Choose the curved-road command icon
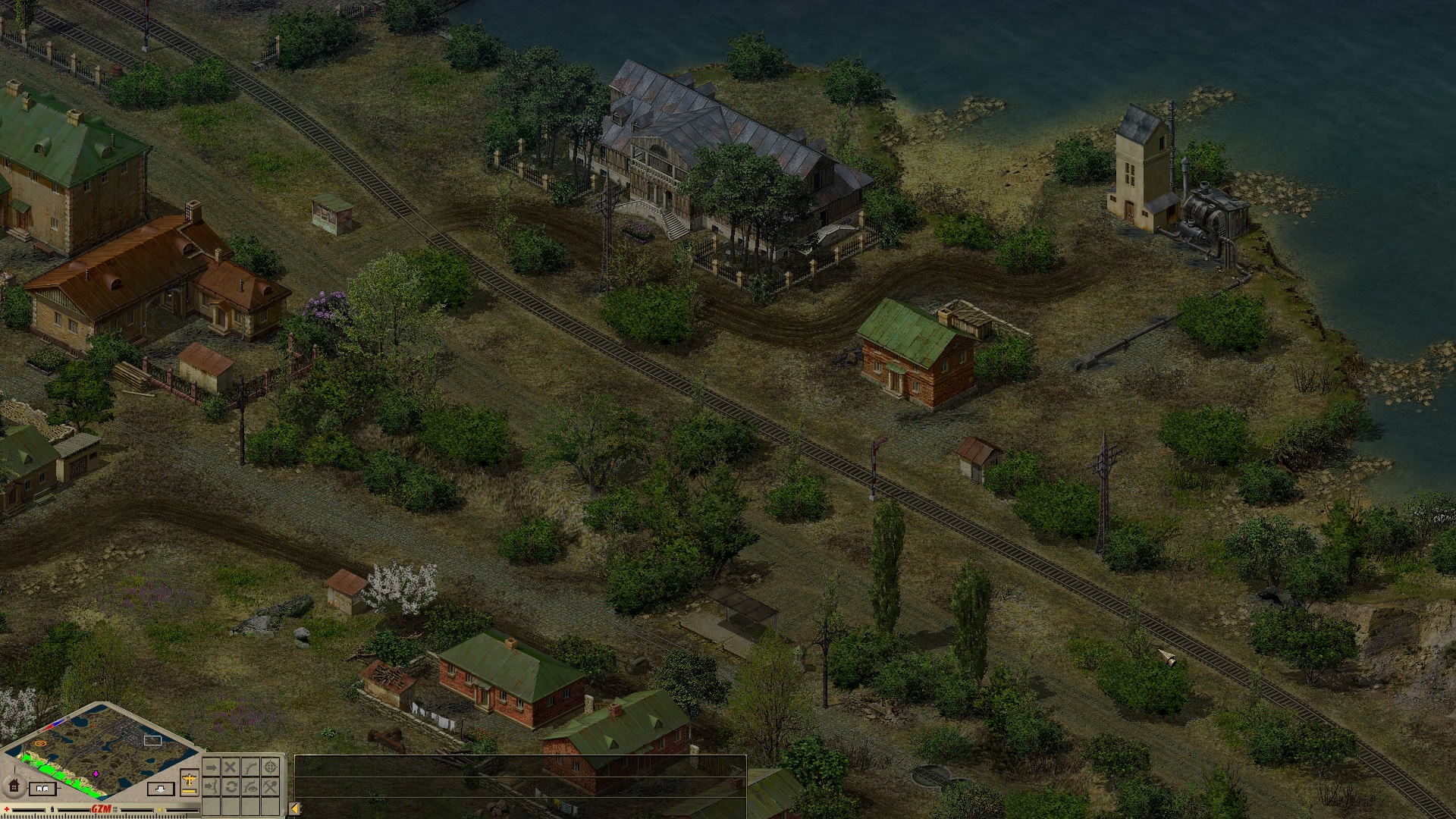 250,767
